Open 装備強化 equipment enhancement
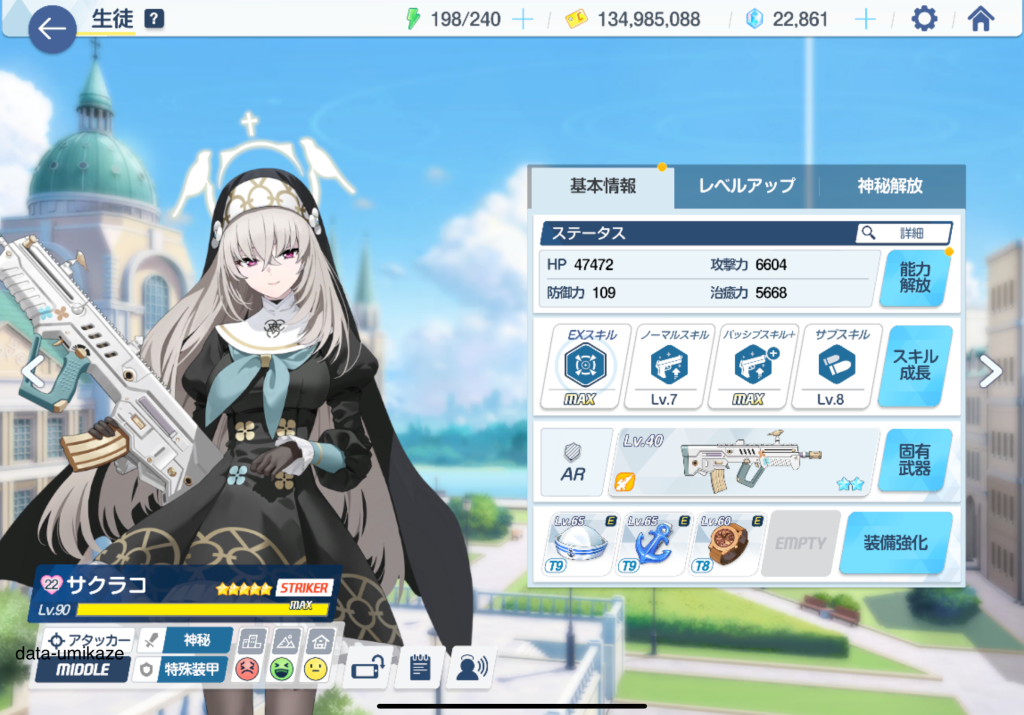Screen dimensions: 1024x715 point(895,543)
